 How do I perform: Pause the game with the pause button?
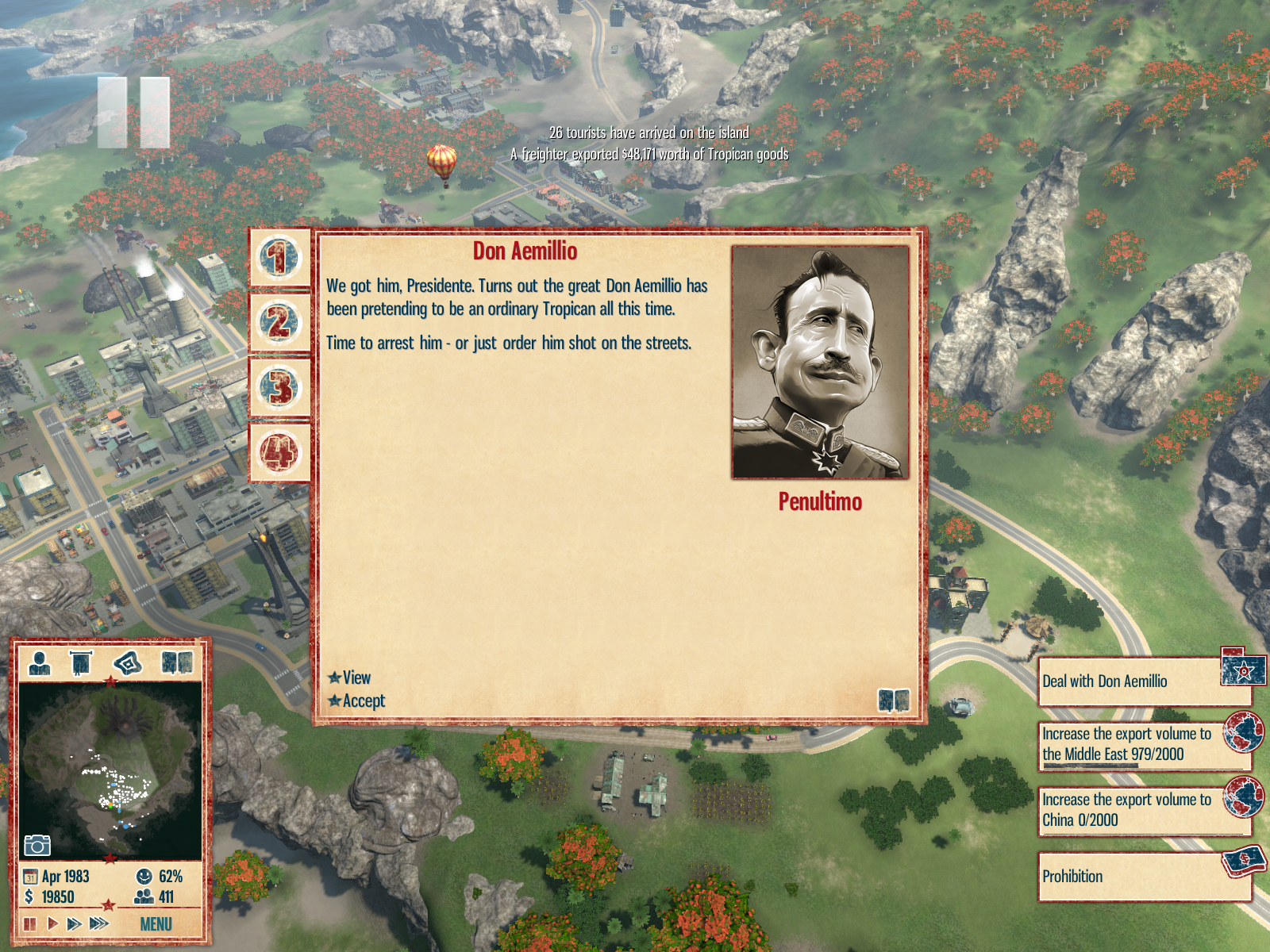pos(30,923)
